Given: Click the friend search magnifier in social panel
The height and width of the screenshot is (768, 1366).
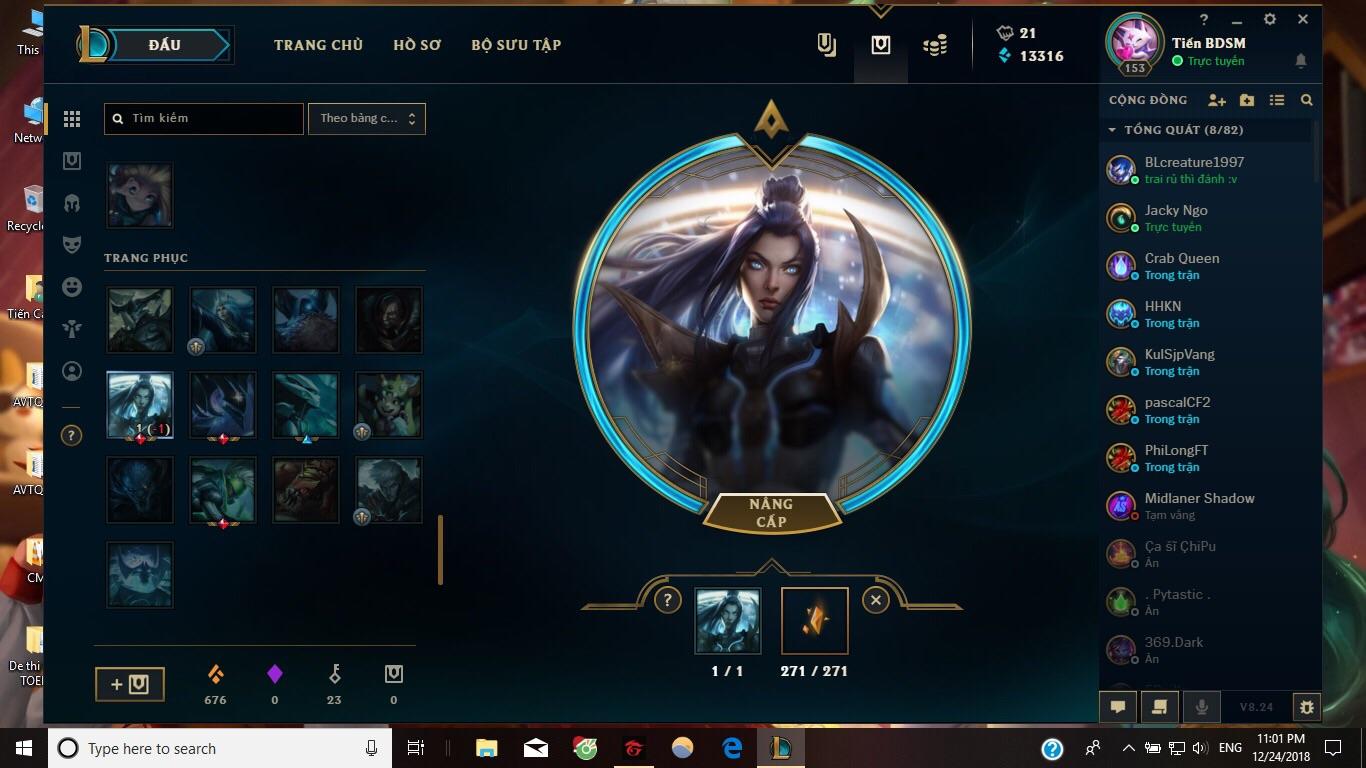Looking at the screenshot, I should 1307,100.
